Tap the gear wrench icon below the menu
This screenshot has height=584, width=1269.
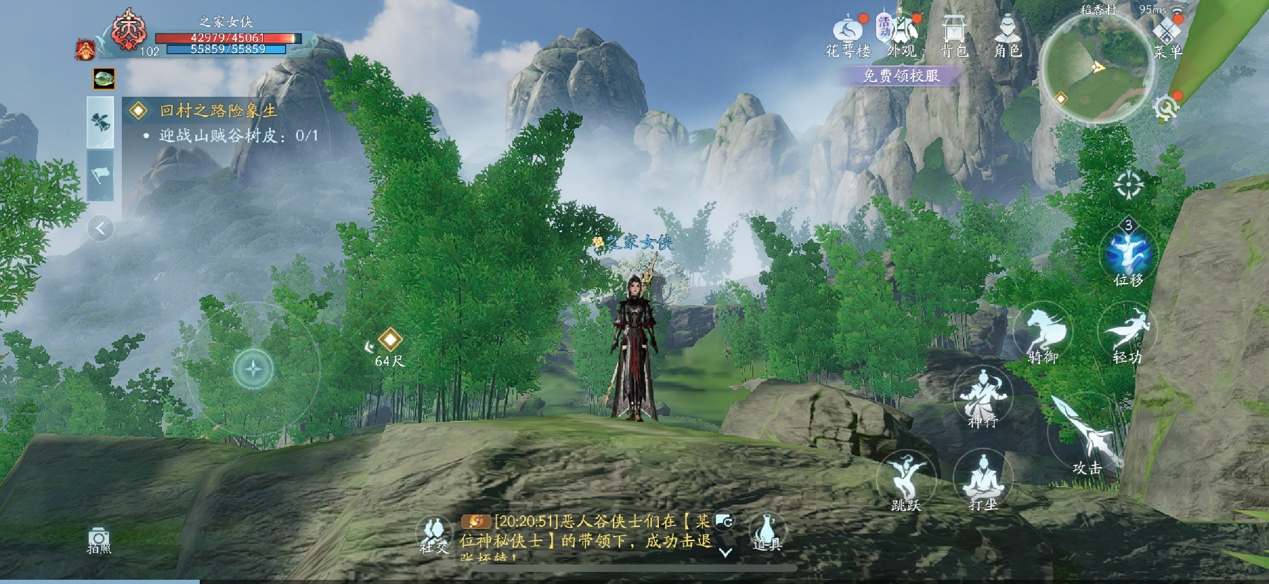tap(1165, 107)
